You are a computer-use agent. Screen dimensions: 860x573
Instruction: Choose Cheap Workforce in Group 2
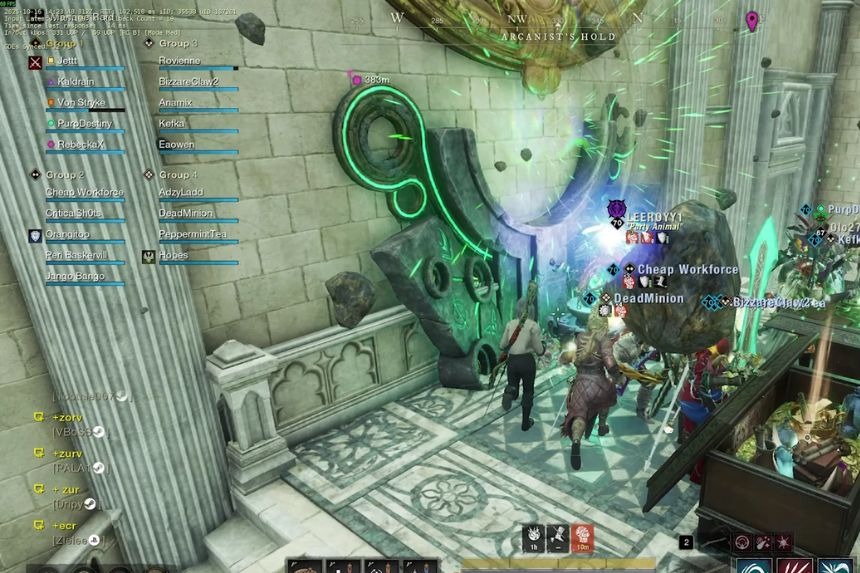[x=85, y=192]
